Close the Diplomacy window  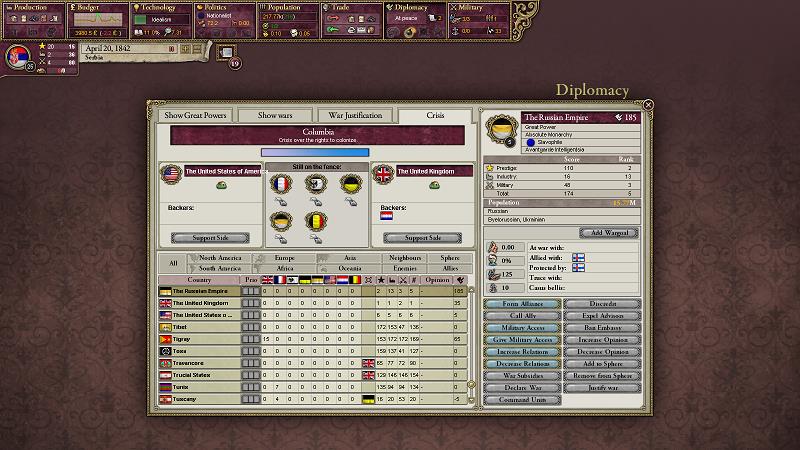(x=648, y=104)
